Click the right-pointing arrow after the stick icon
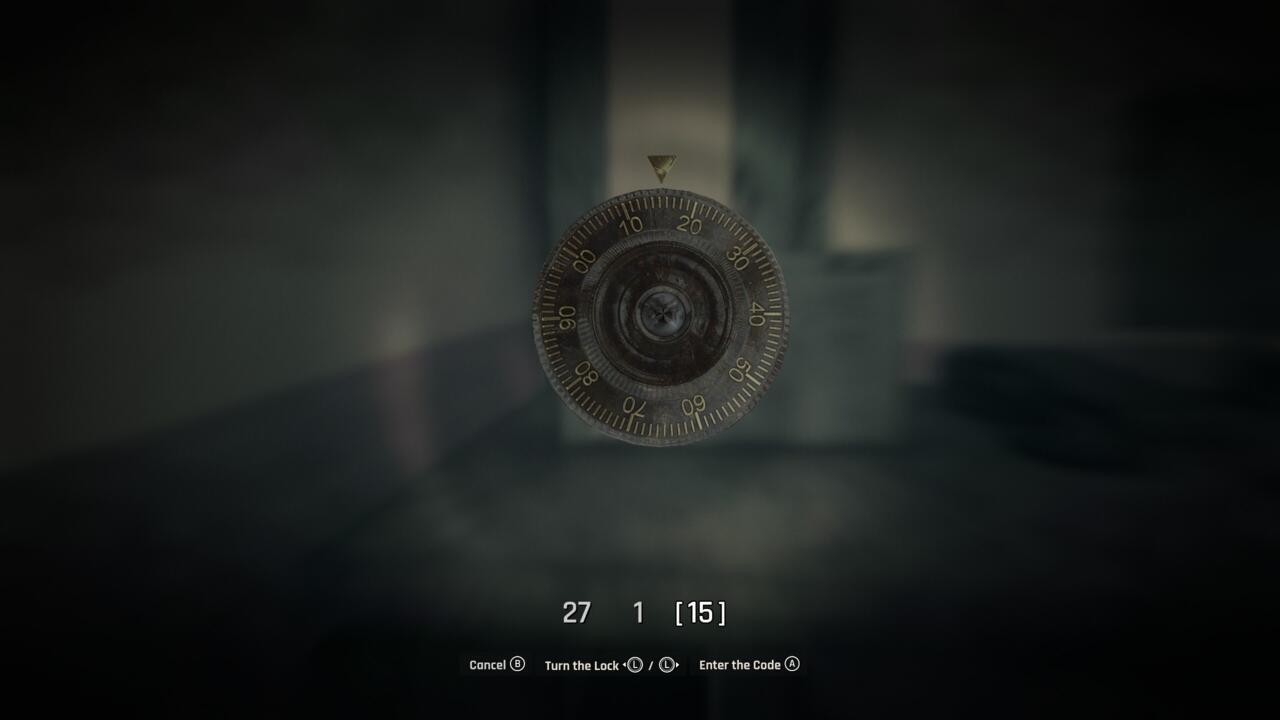Screen dimensions: 1280x720 pyautogui.click(x=679, y=664)
